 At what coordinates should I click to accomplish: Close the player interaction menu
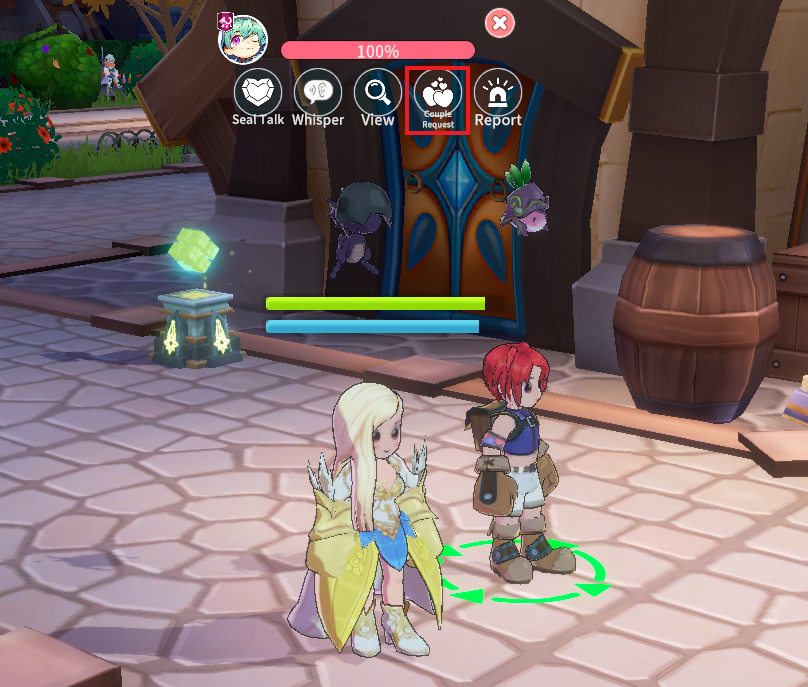500,22
